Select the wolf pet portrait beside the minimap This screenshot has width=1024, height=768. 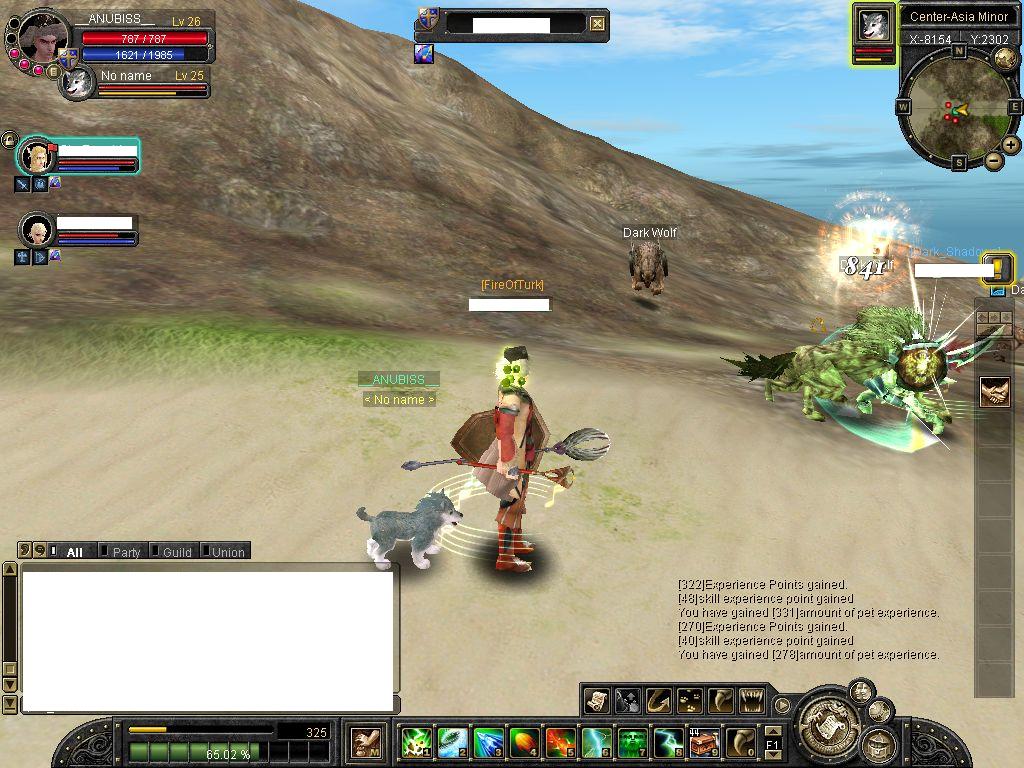[874, 26]
